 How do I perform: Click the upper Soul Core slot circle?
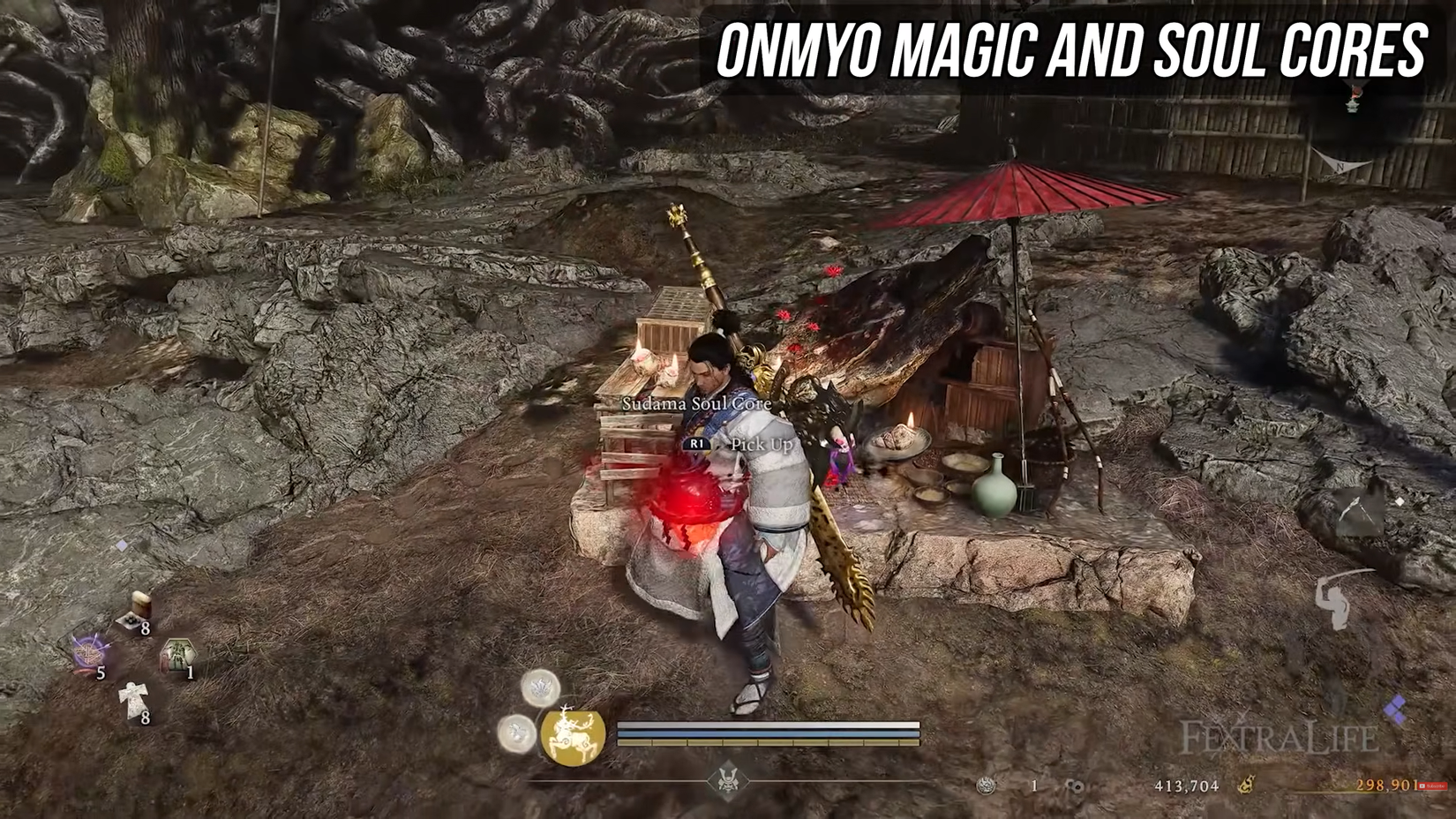[540, 688]
